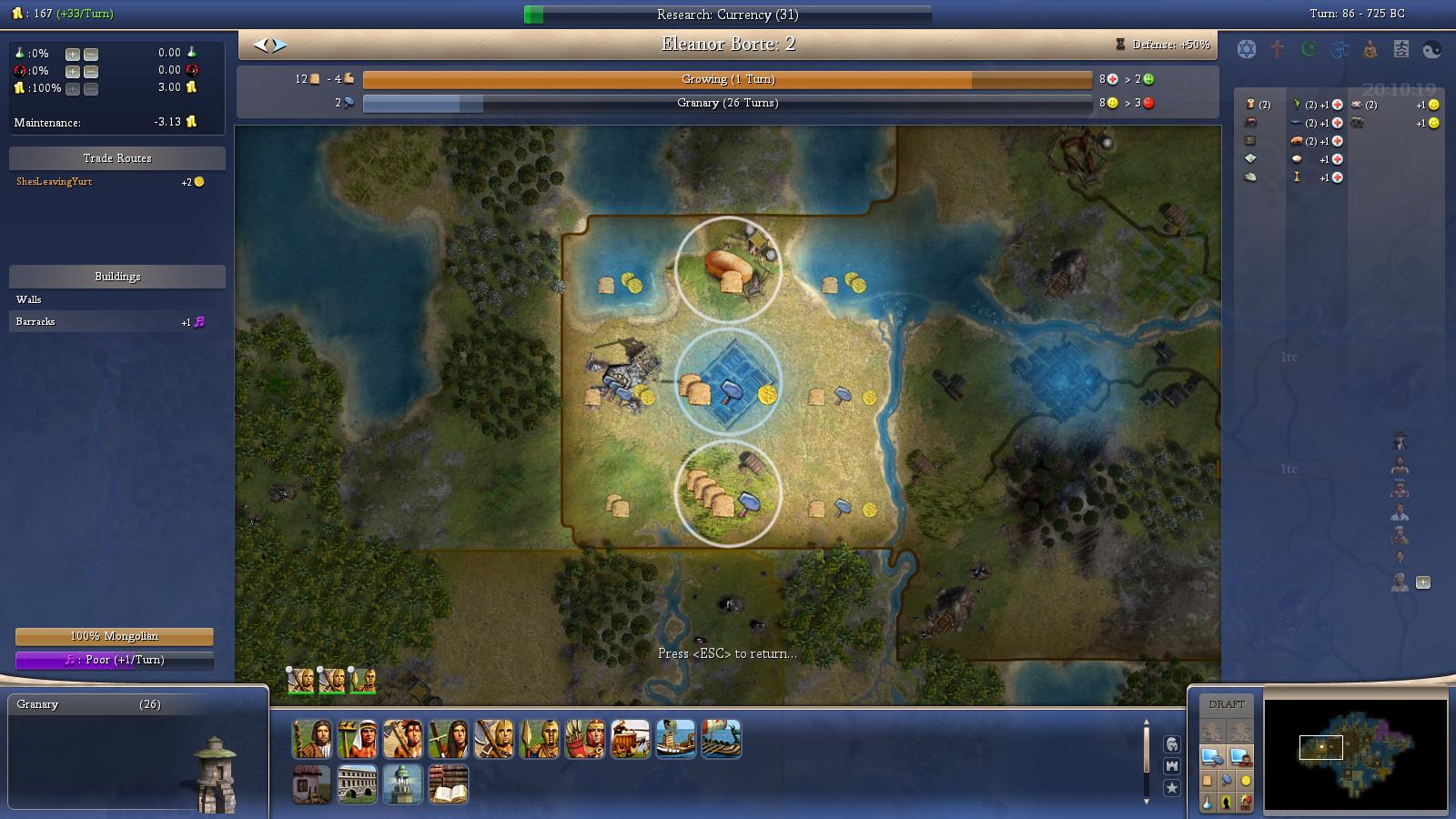Image resolution: width=1456 pixels, height=819 pixels.
Task: Click the hammer production overlay icon by the minimap
Action: [1227, 781]
